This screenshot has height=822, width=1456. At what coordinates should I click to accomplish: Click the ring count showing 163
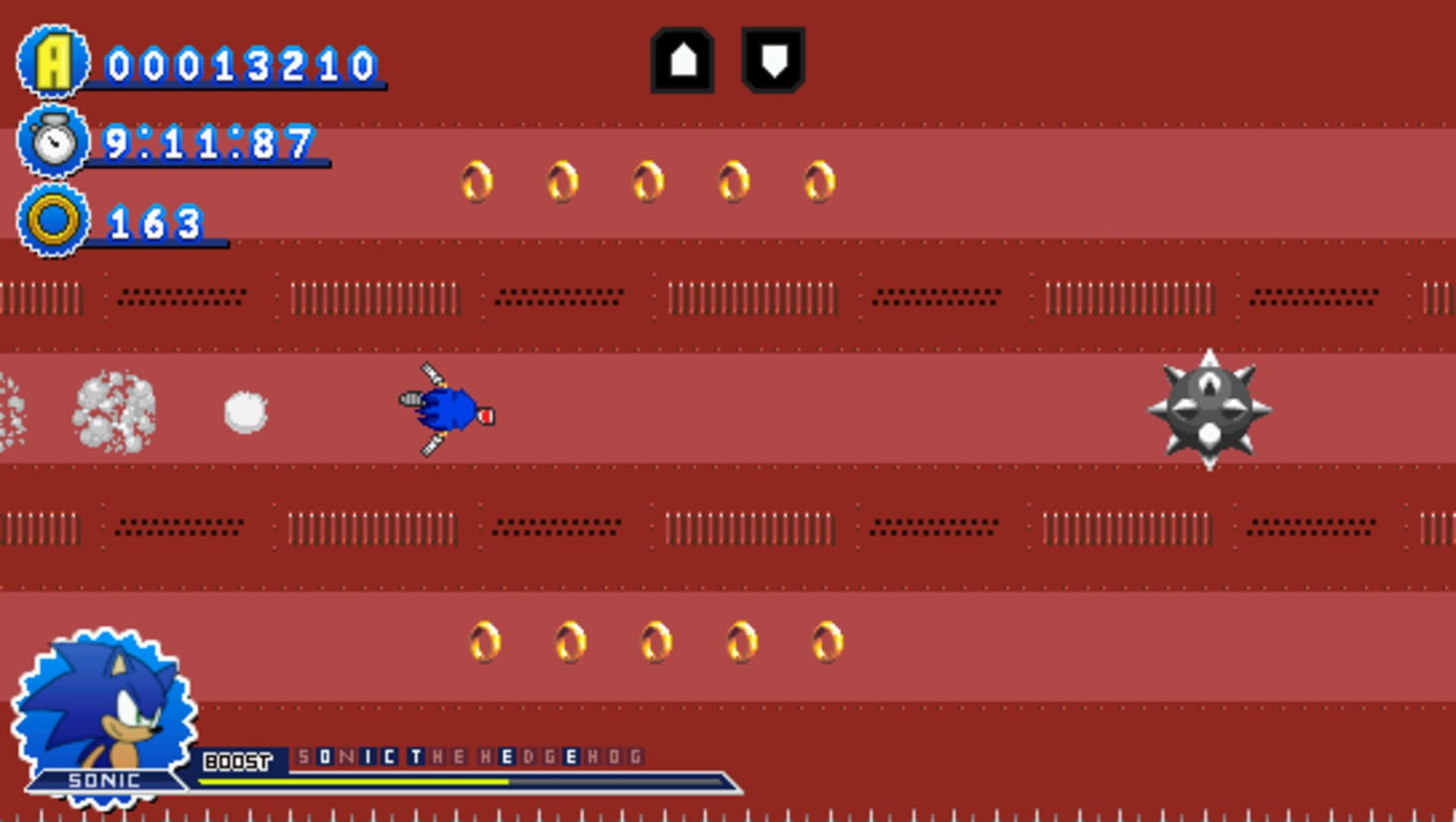(156, 223)
